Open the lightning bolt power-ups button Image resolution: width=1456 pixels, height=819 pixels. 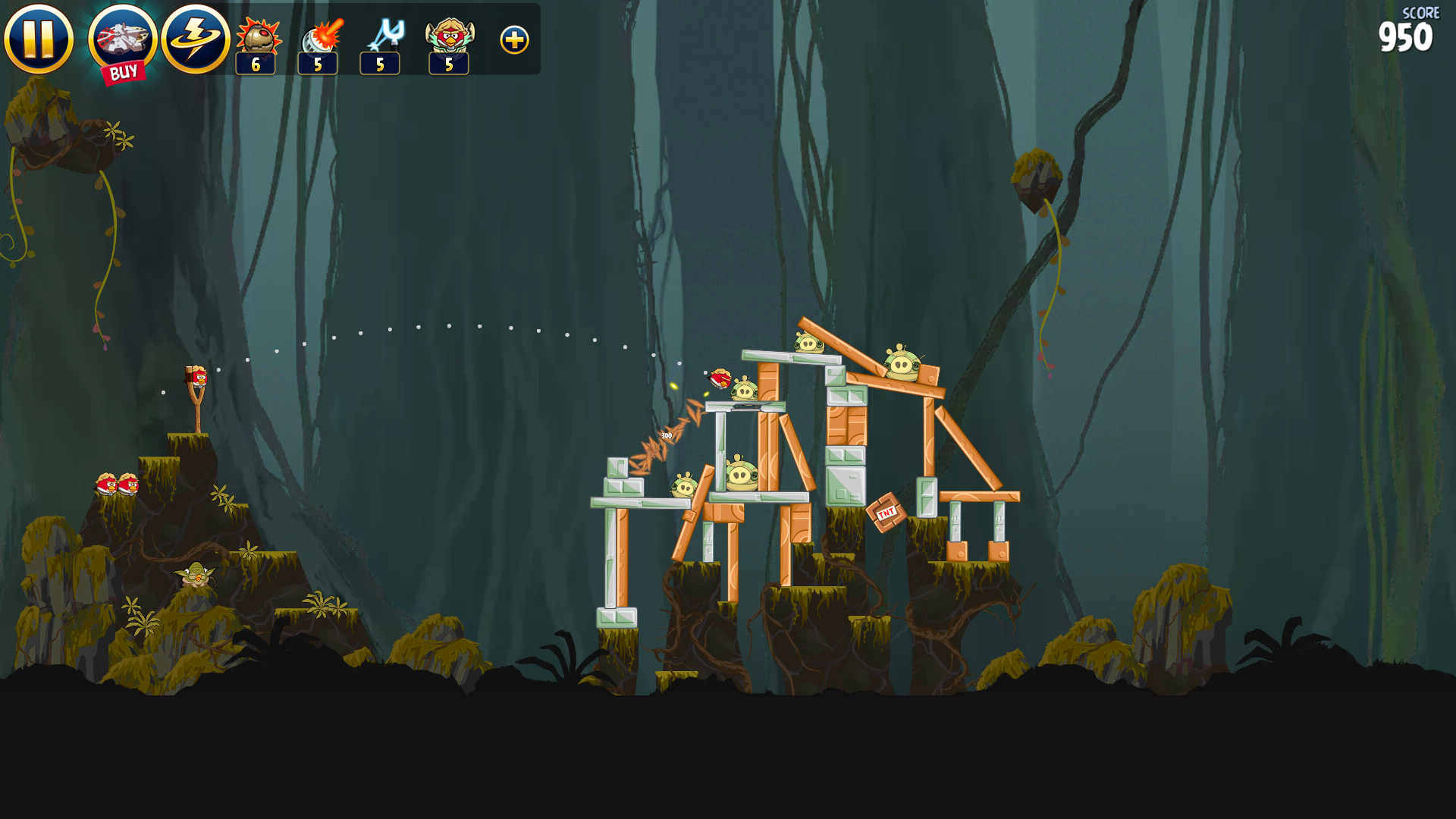pyautogui.click(x=196, y=39)
